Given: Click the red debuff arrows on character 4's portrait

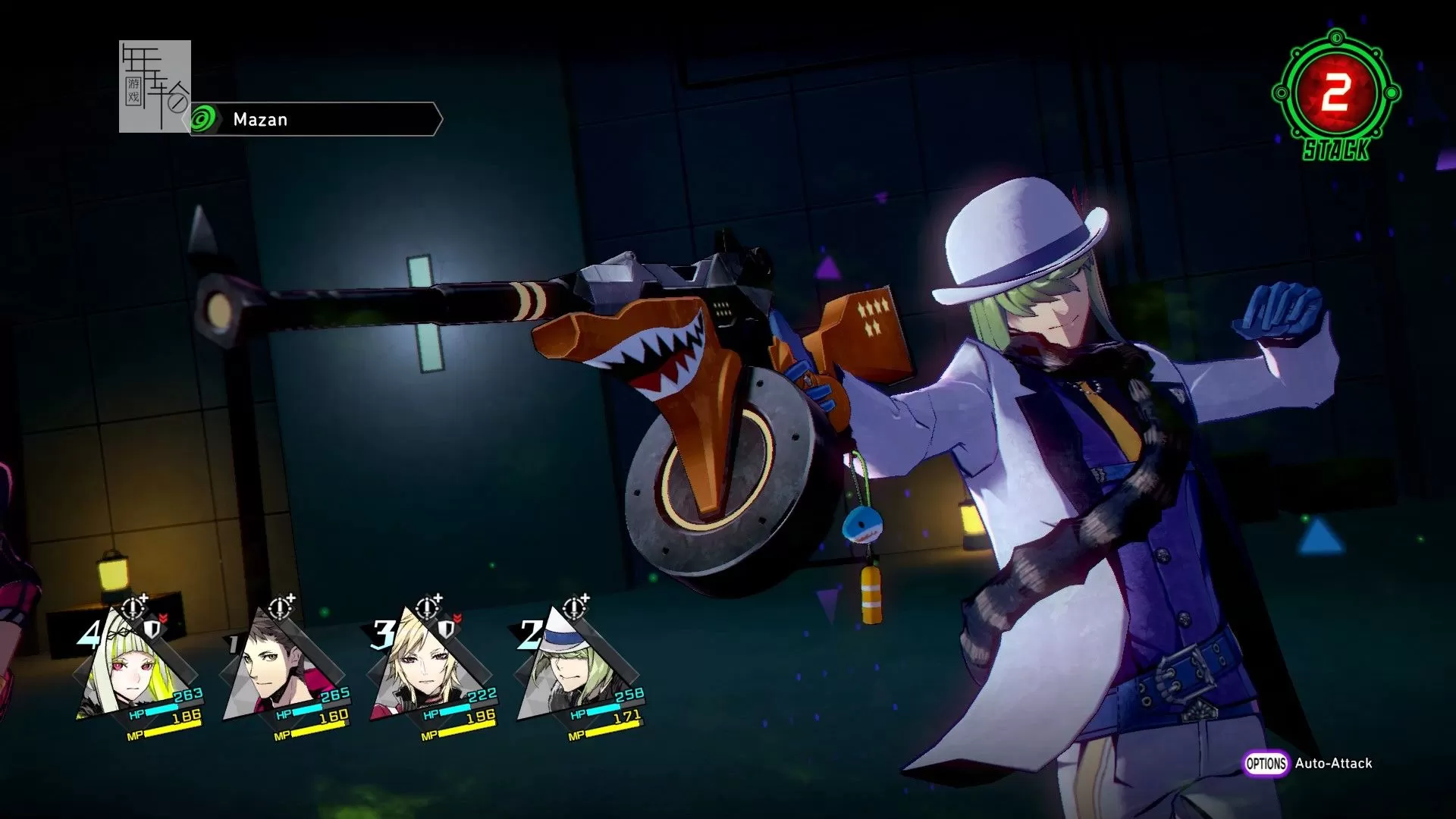Looking at the screenshot, I should [x=162, y=617].
